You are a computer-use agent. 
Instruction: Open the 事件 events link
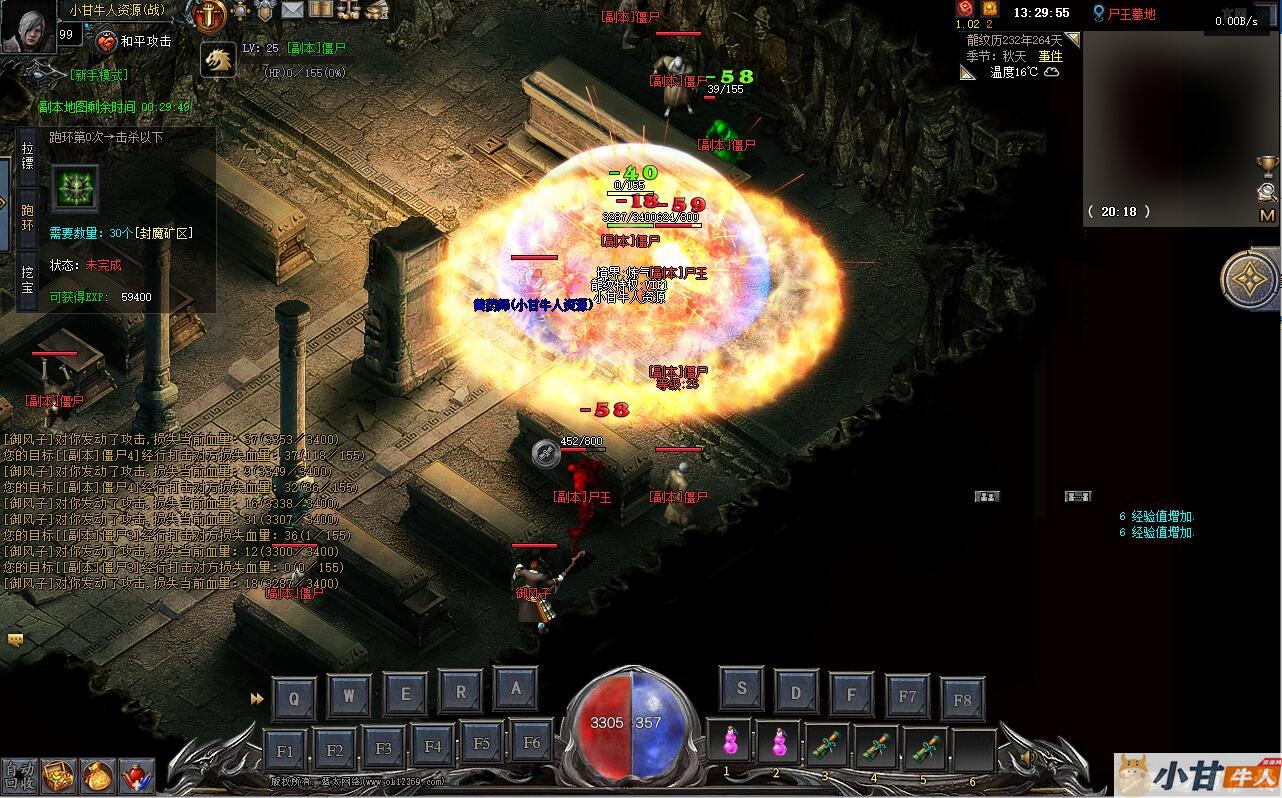(1050, 56)
